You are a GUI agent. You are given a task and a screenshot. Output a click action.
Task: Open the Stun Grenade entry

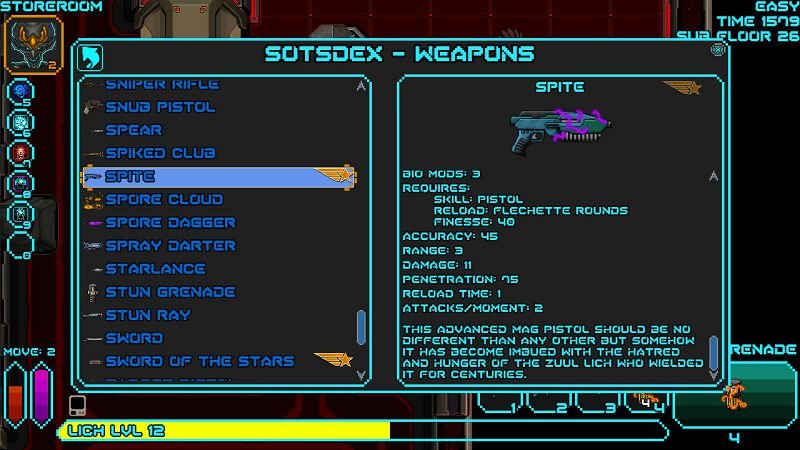point(170,291)
